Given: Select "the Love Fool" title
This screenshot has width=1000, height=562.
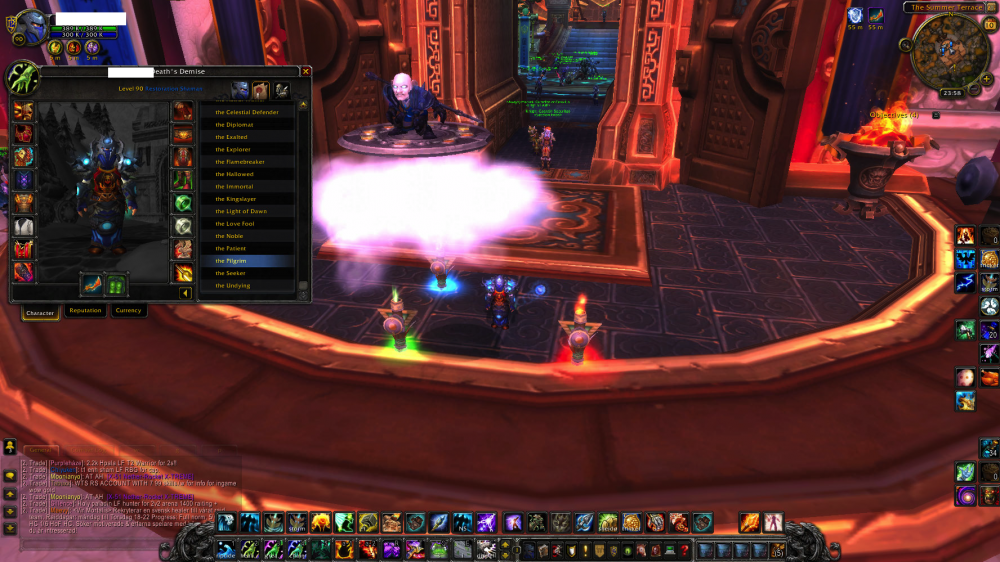Looking at the screenshot, I should click(x=234, y=224).
